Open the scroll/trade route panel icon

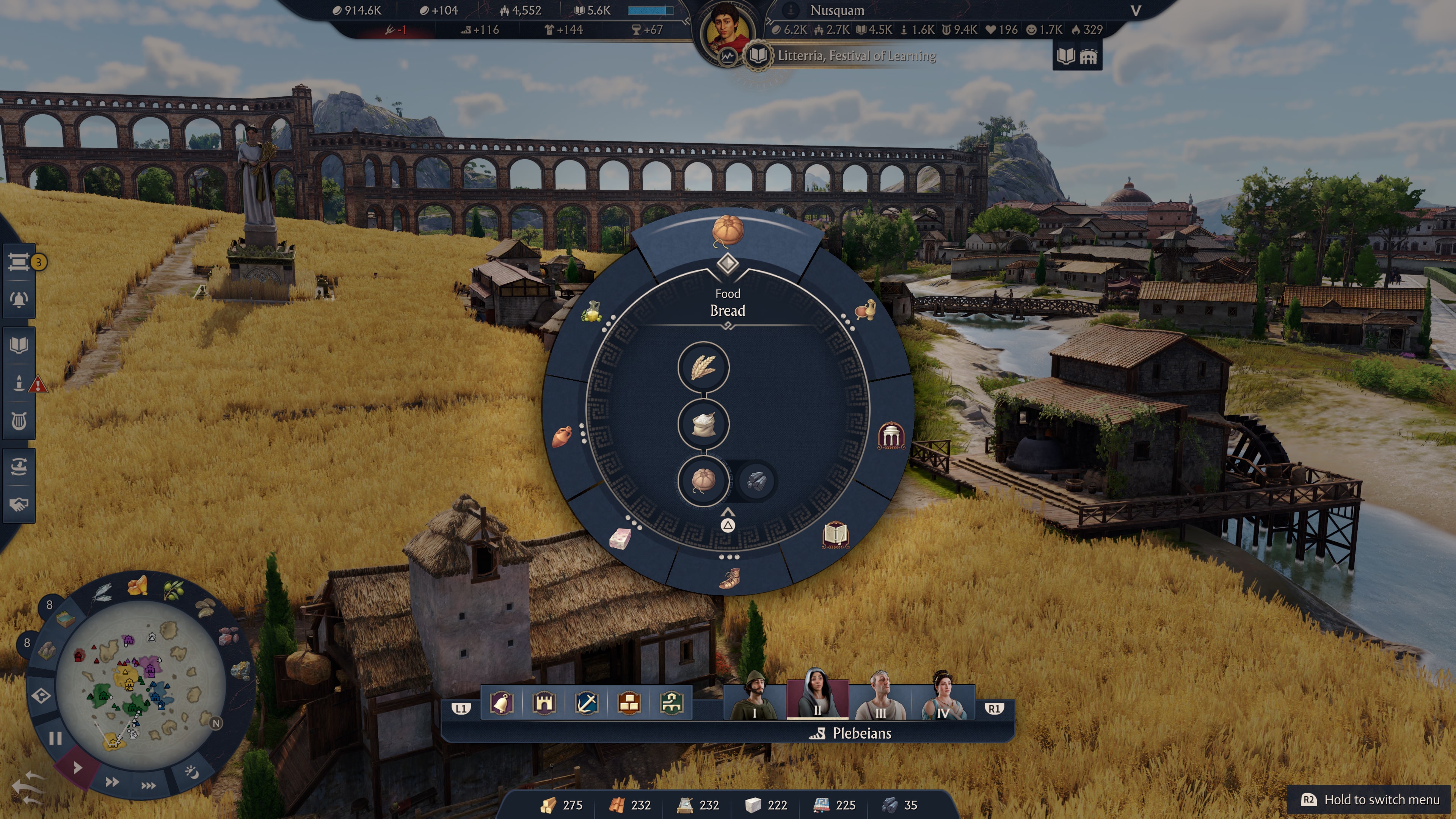coord(19,262)
